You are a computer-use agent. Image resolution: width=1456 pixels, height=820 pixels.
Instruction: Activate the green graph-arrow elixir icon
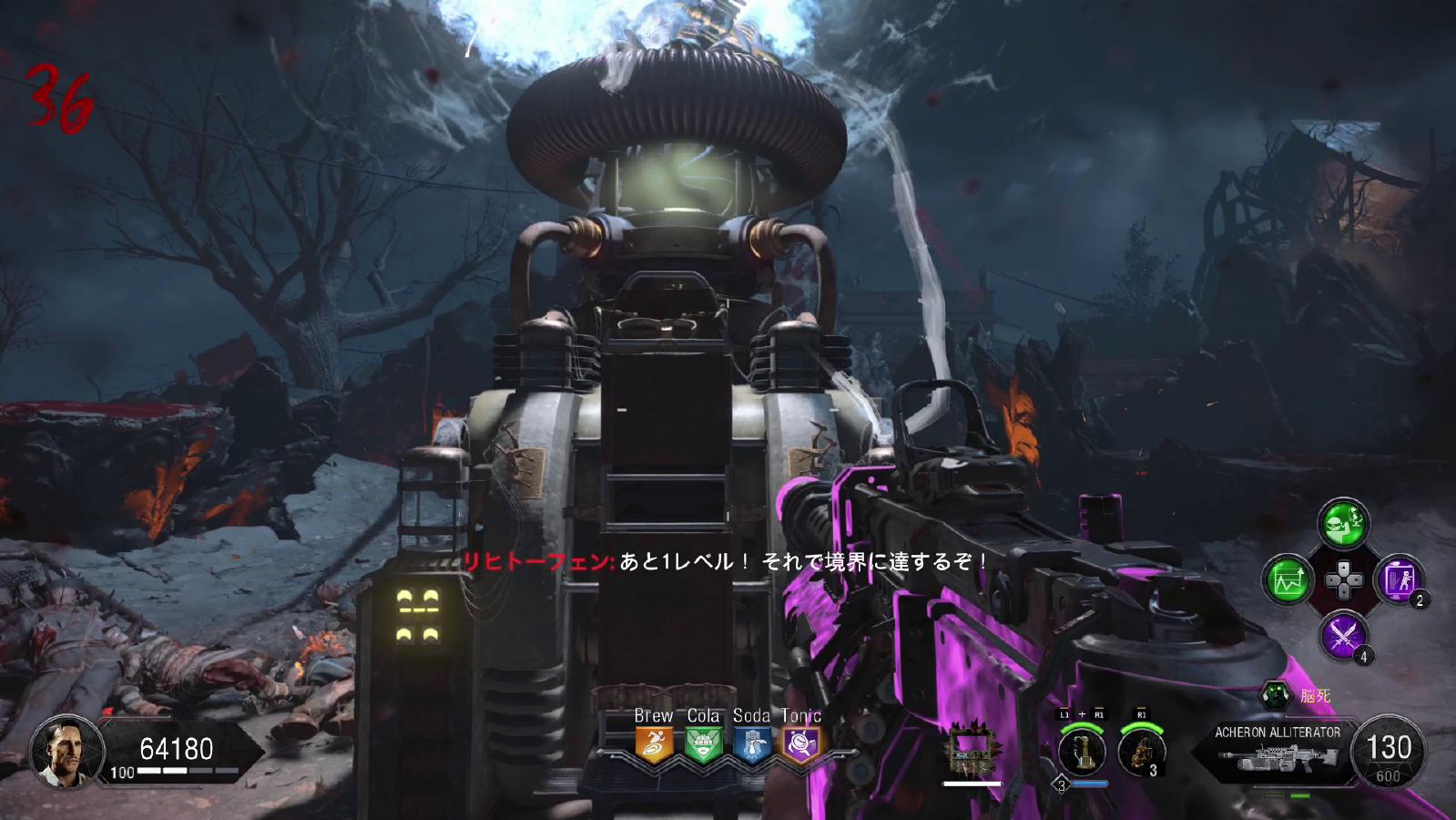1288,579
